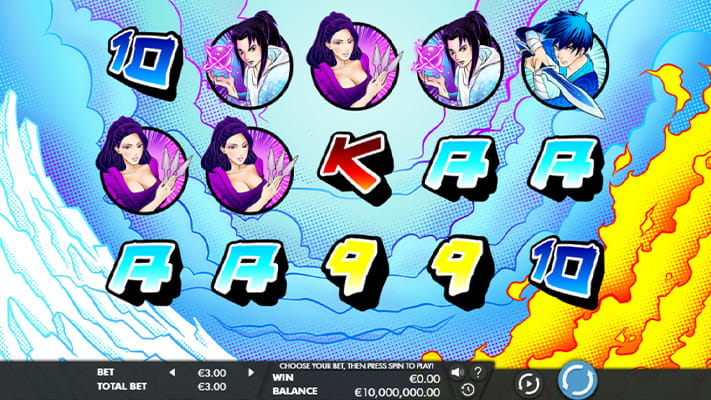Open the help question mark
Screen dimensions: 711x400
478,372
